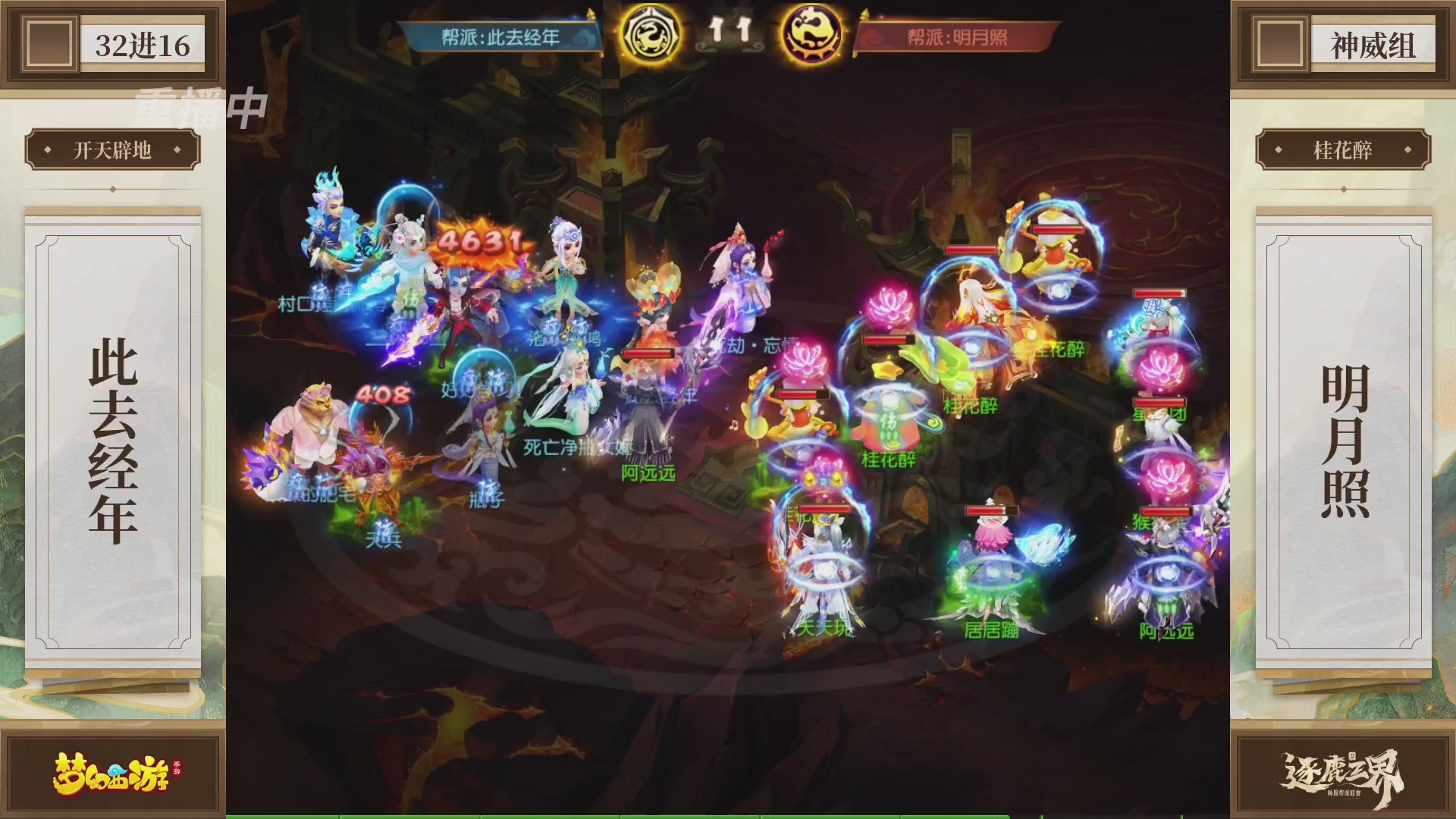Select the purple dragon emblem of 明月照
This screenshot has height=819, width=1456.
tap(813, 34)
